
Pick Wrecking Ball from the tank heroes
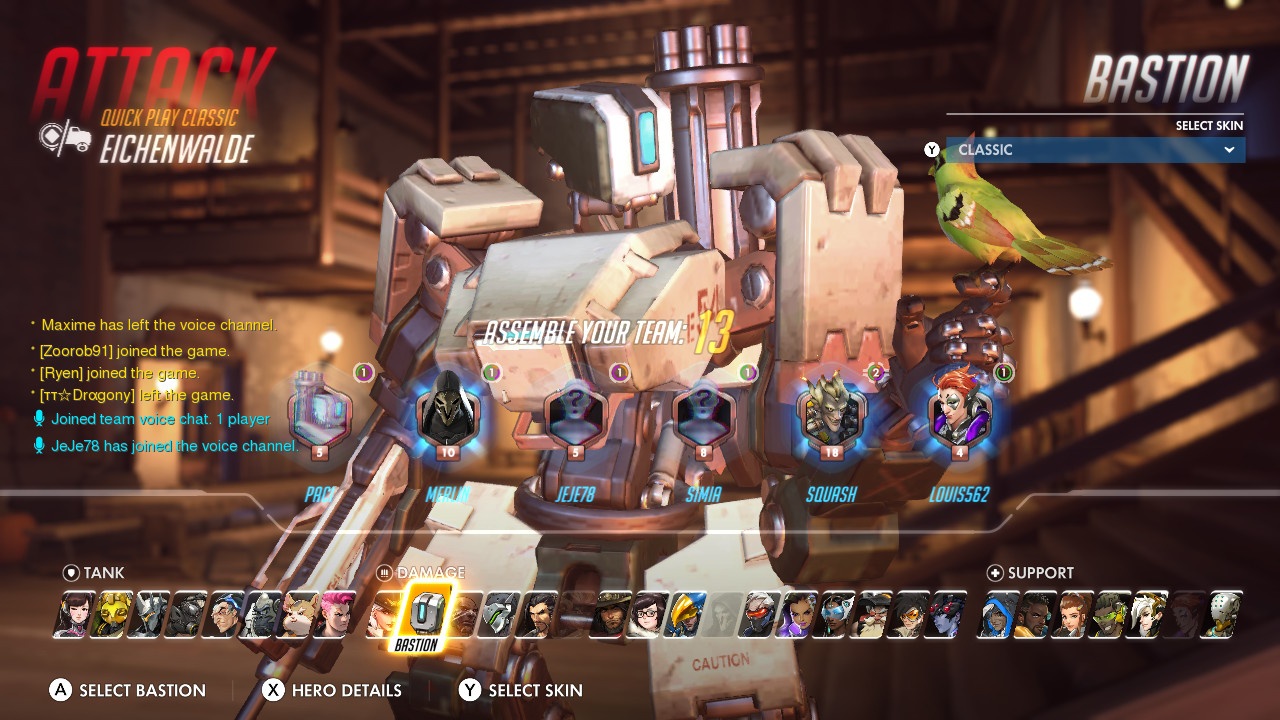(x=299, y=613)
